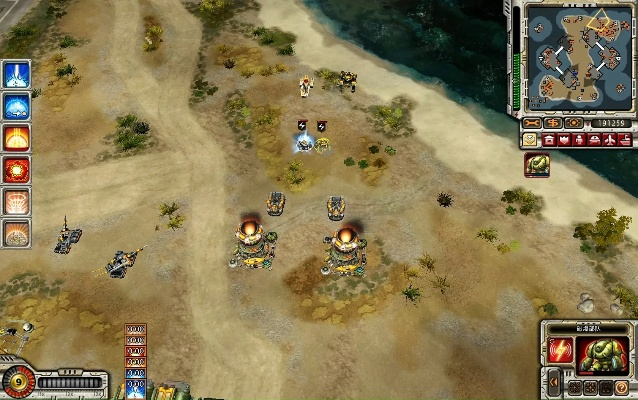Switch to the naval production tab
Image resolution: width=638 pixels, height=400 pixels.
(x=622, y=140)
